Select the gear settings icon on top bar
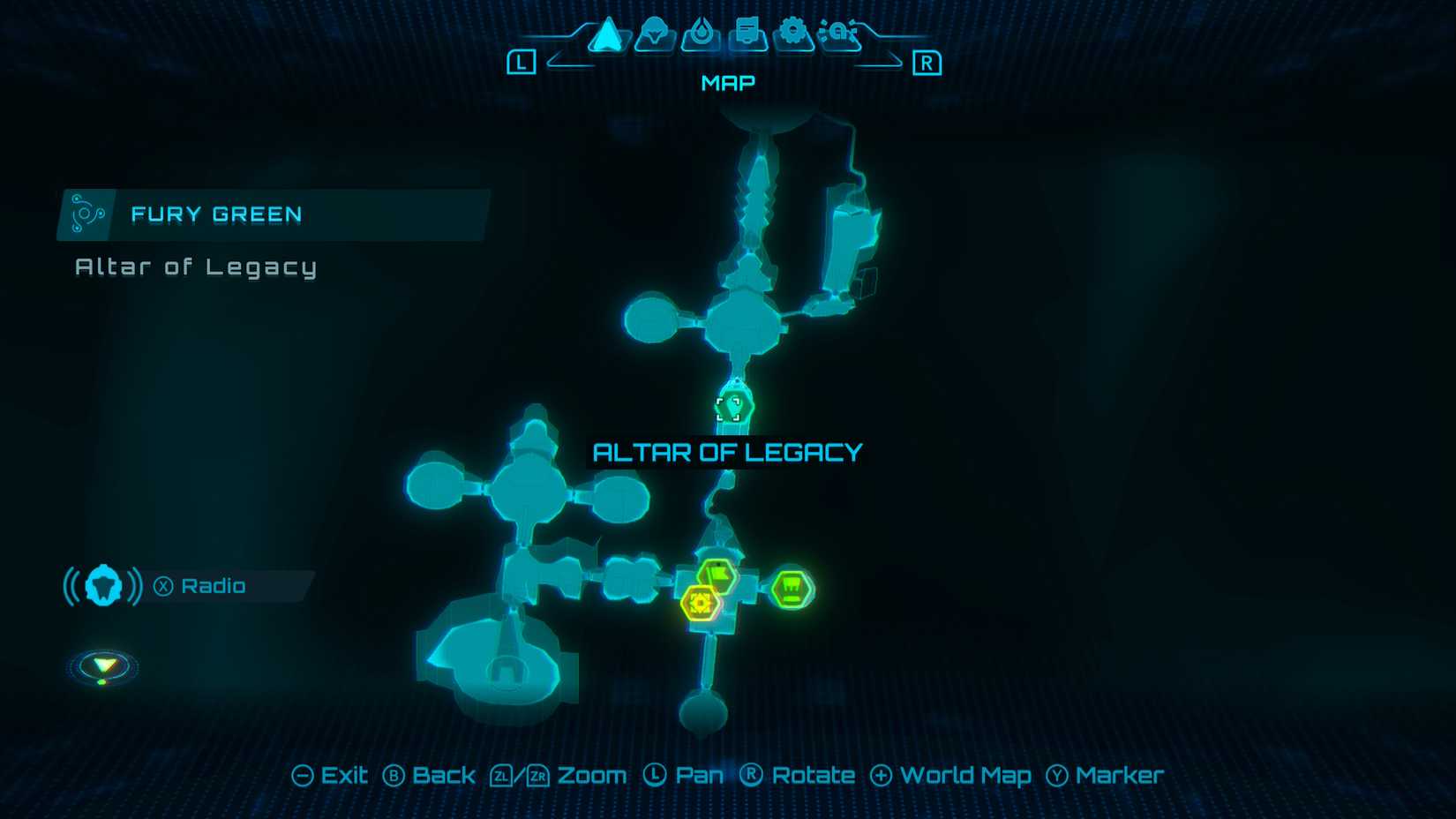The image size is (1456, 819). click(x=792, y=34)
